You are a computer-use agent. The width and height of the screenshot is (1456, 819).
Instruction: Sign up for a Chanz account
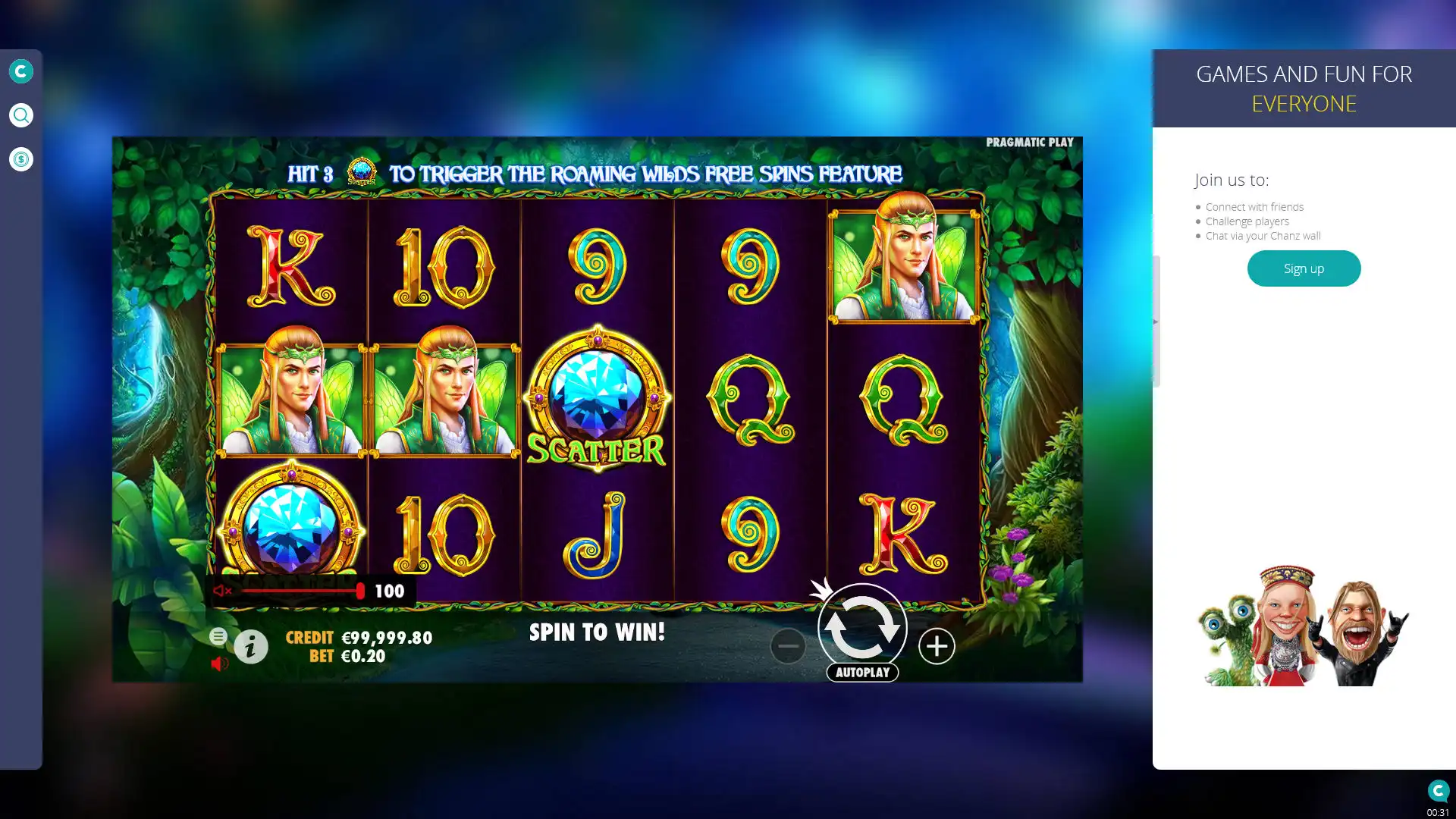coord(1304,268)
